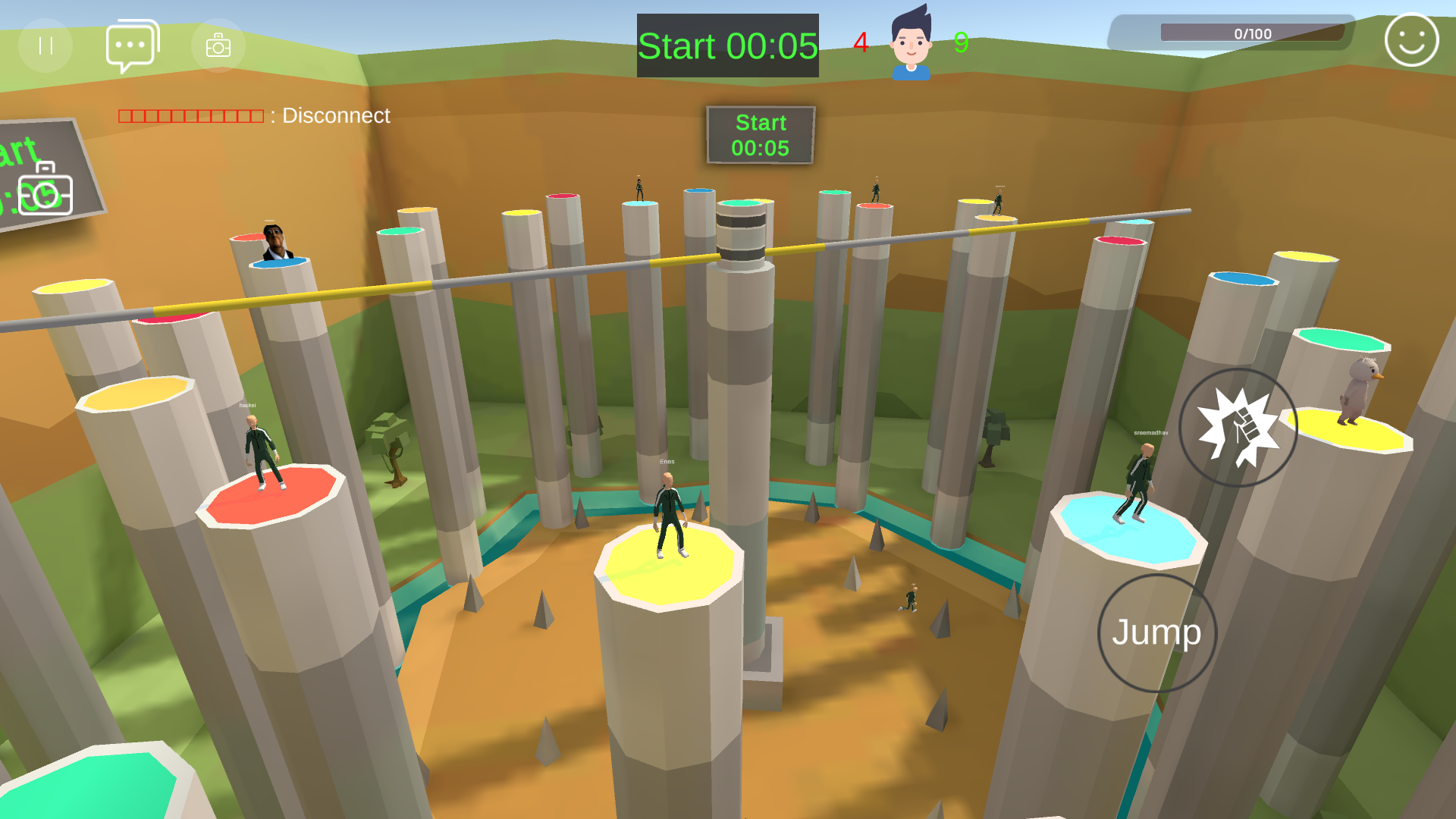Pause the game
1456x819 pixels.
click(45, 45)
